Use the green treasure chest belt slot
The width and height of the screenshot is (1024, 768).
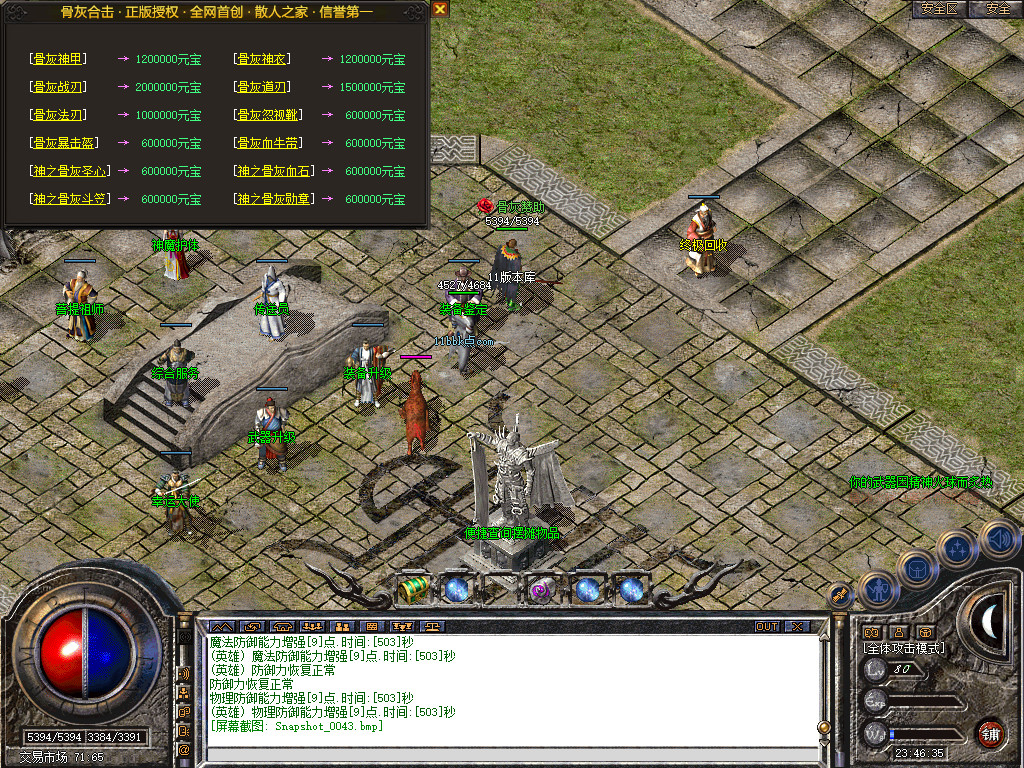pos(413,590)
